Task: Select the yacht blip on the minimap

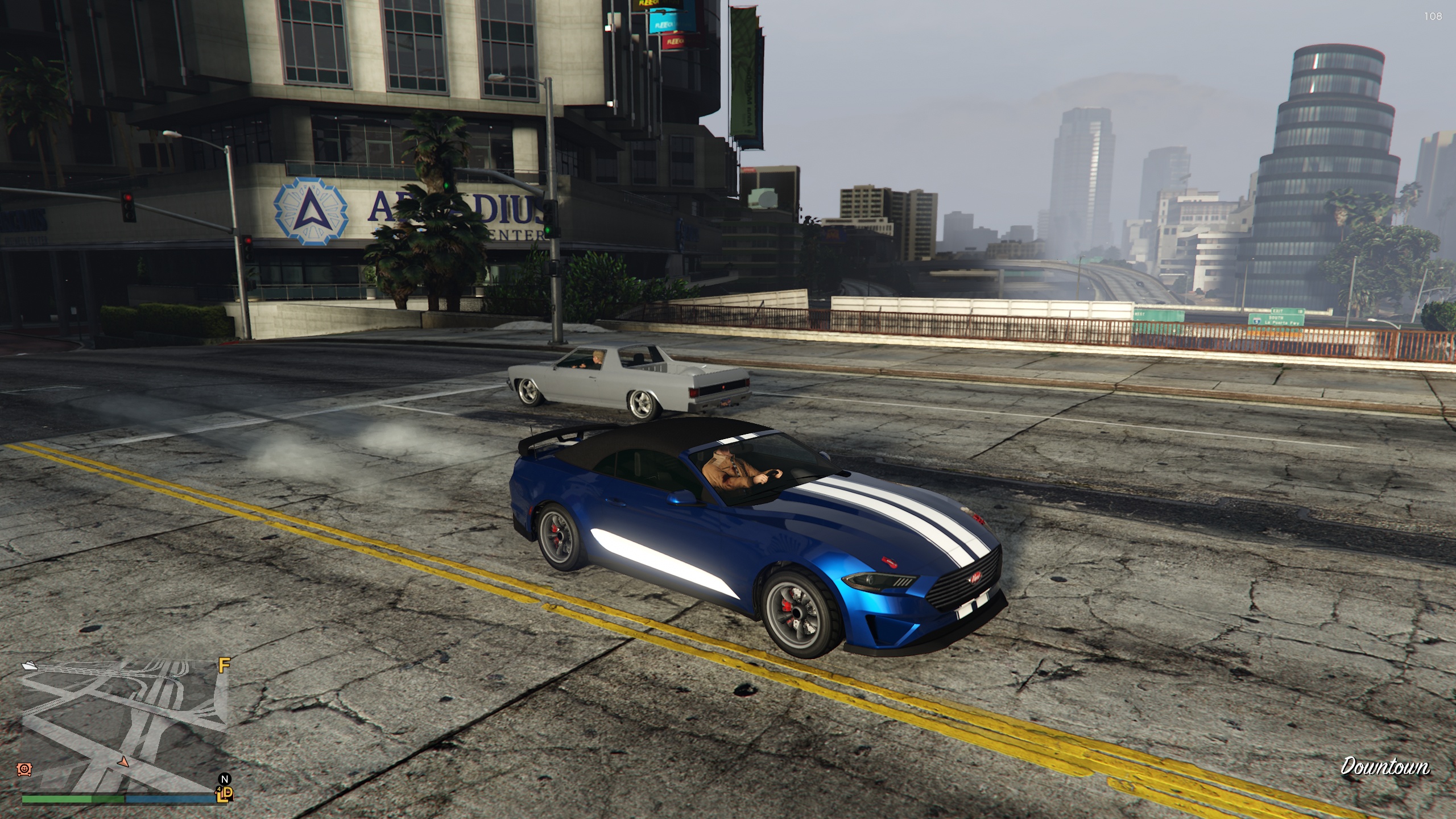Action: pos(30,665)
